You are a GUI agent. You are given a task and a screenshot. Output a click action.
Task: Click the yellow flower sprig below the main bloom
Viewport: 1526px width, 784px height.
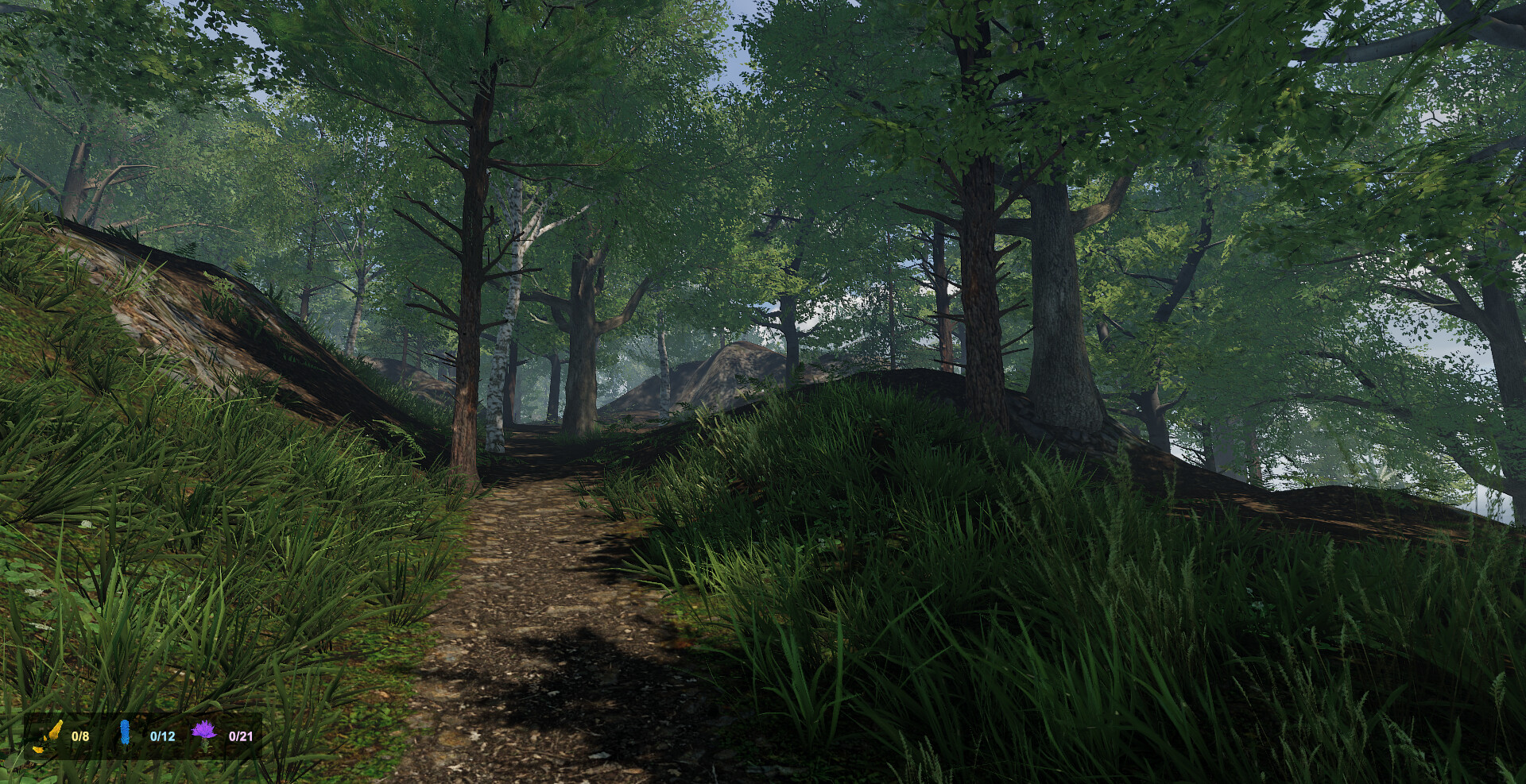click(37, 750)
